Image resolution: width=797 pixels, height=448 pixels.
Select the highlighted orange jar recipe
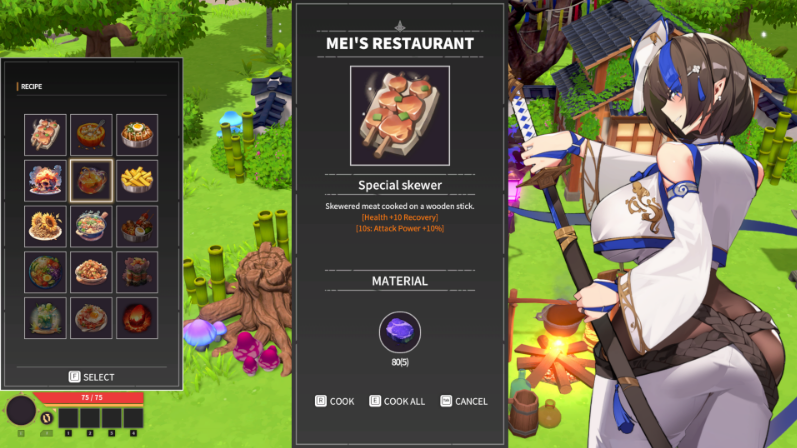[x=92, y=180]
